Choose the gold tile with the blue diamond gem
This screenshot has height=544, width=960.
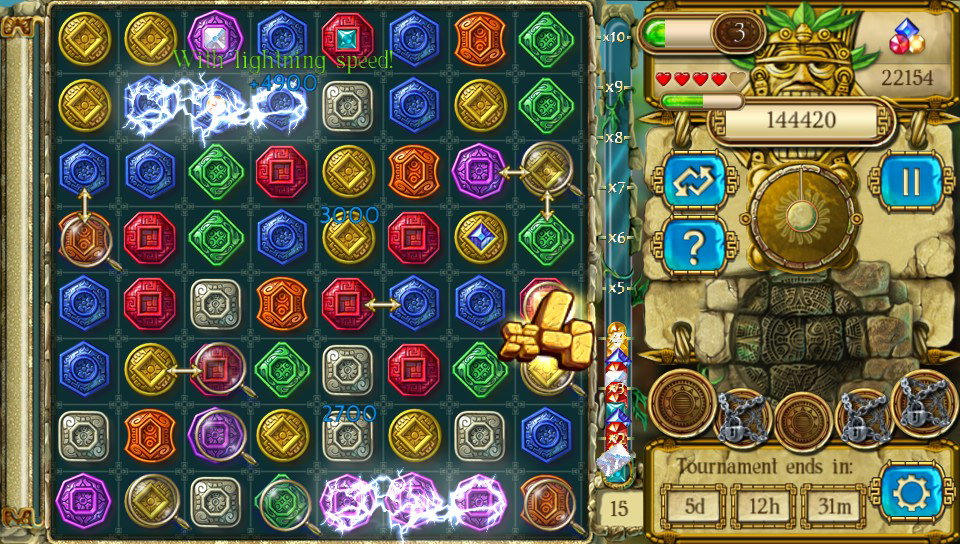[480, 237]
